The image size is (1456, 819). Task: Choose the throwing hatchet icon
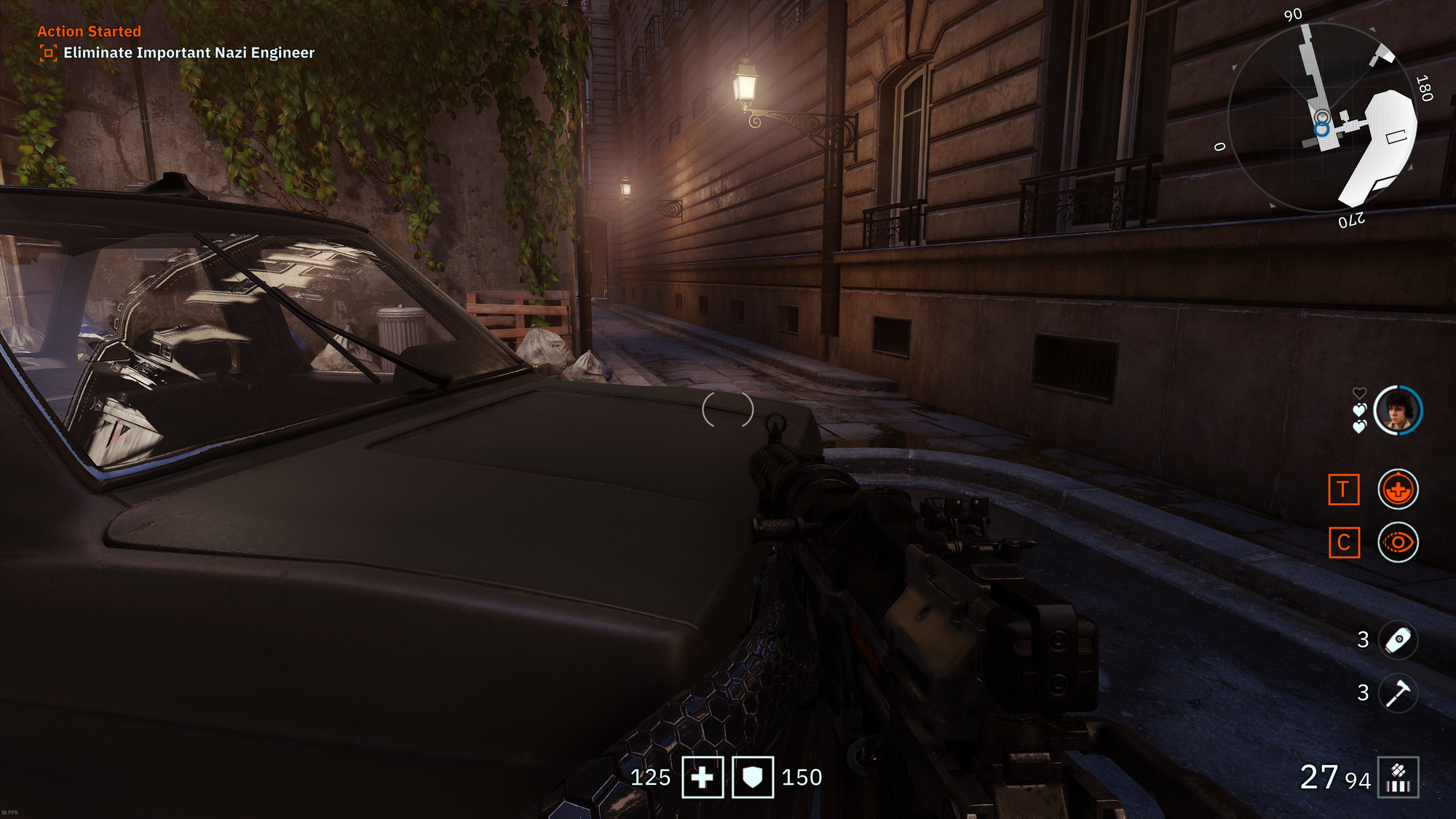point(1398,693)
